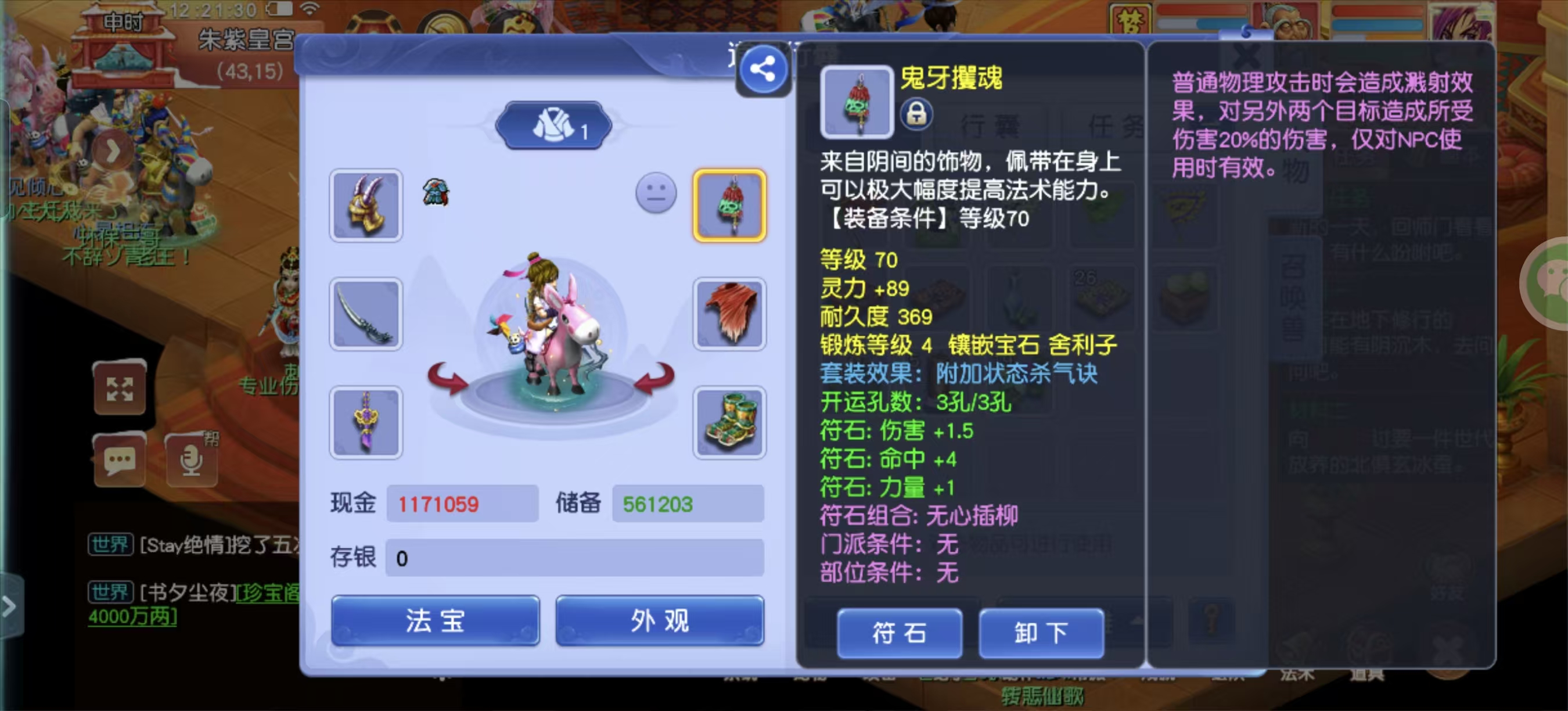Select the sword weapon slot

(365, 314)
